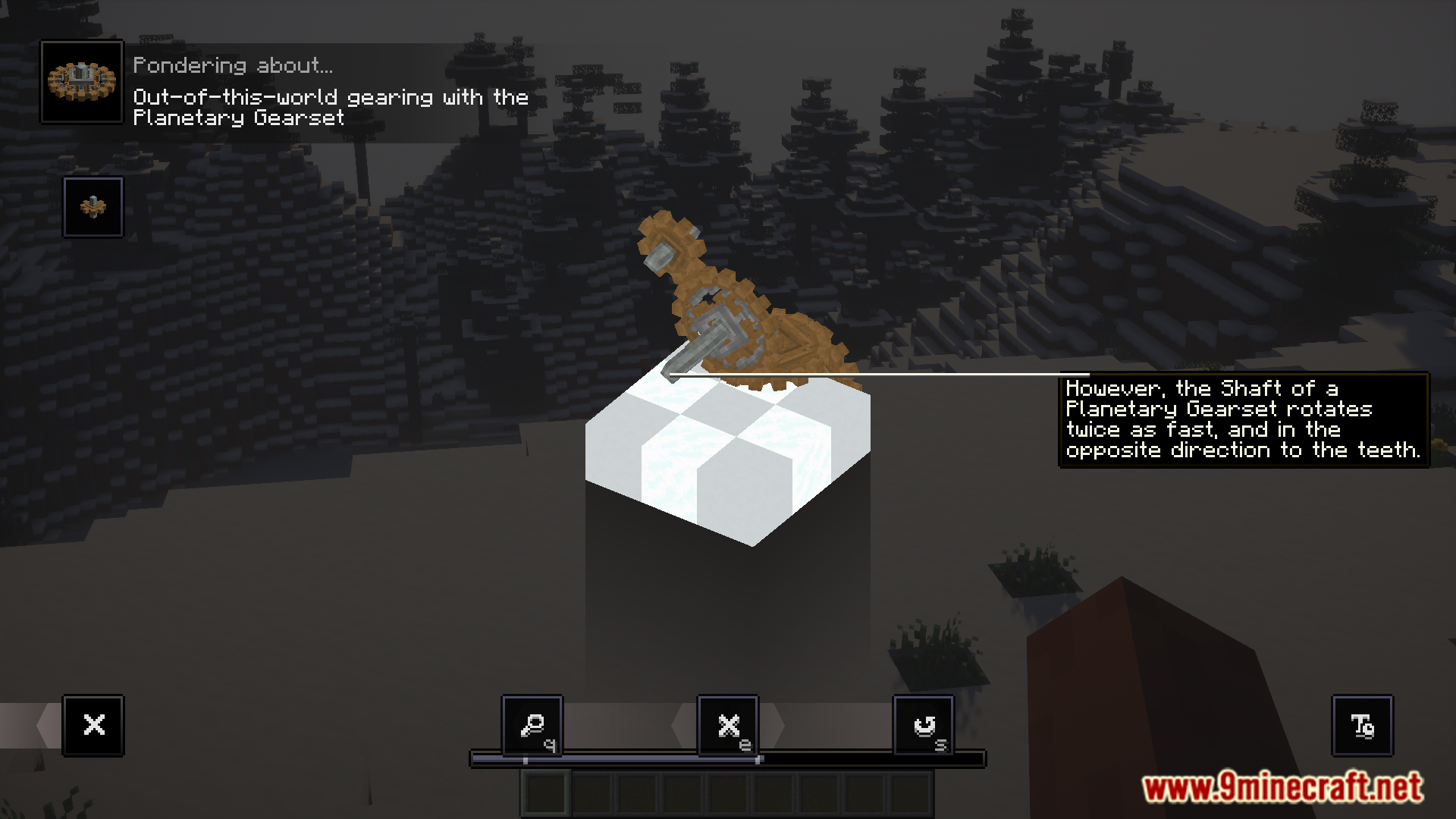Select the Planetary Gearset item icon
This screenshot has width=1456, height=819.
(82, 82)
